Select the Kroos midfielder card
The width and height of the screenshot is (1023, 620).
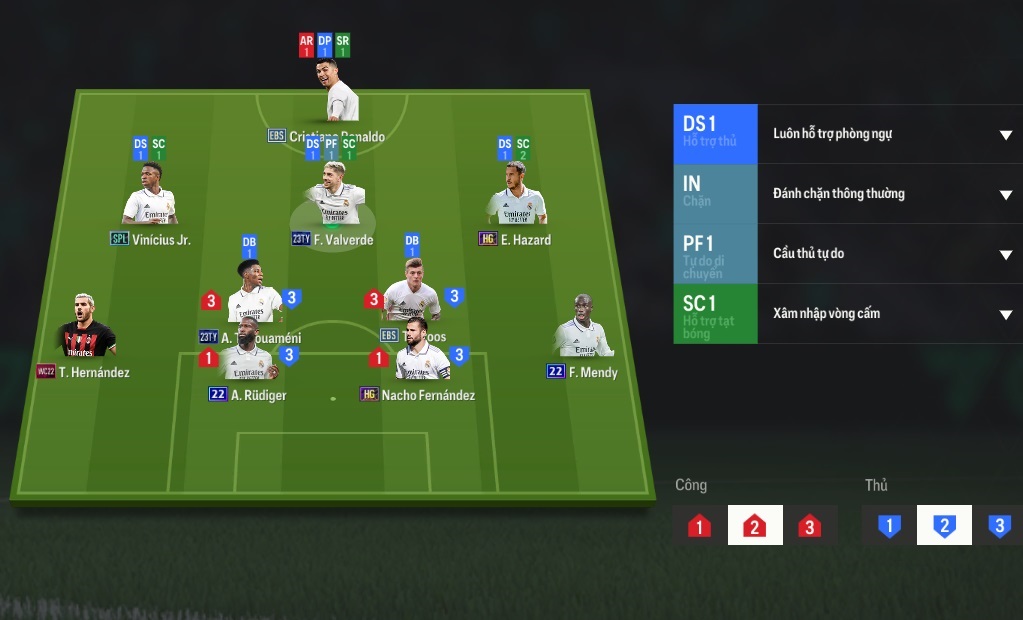coord(412,294)
